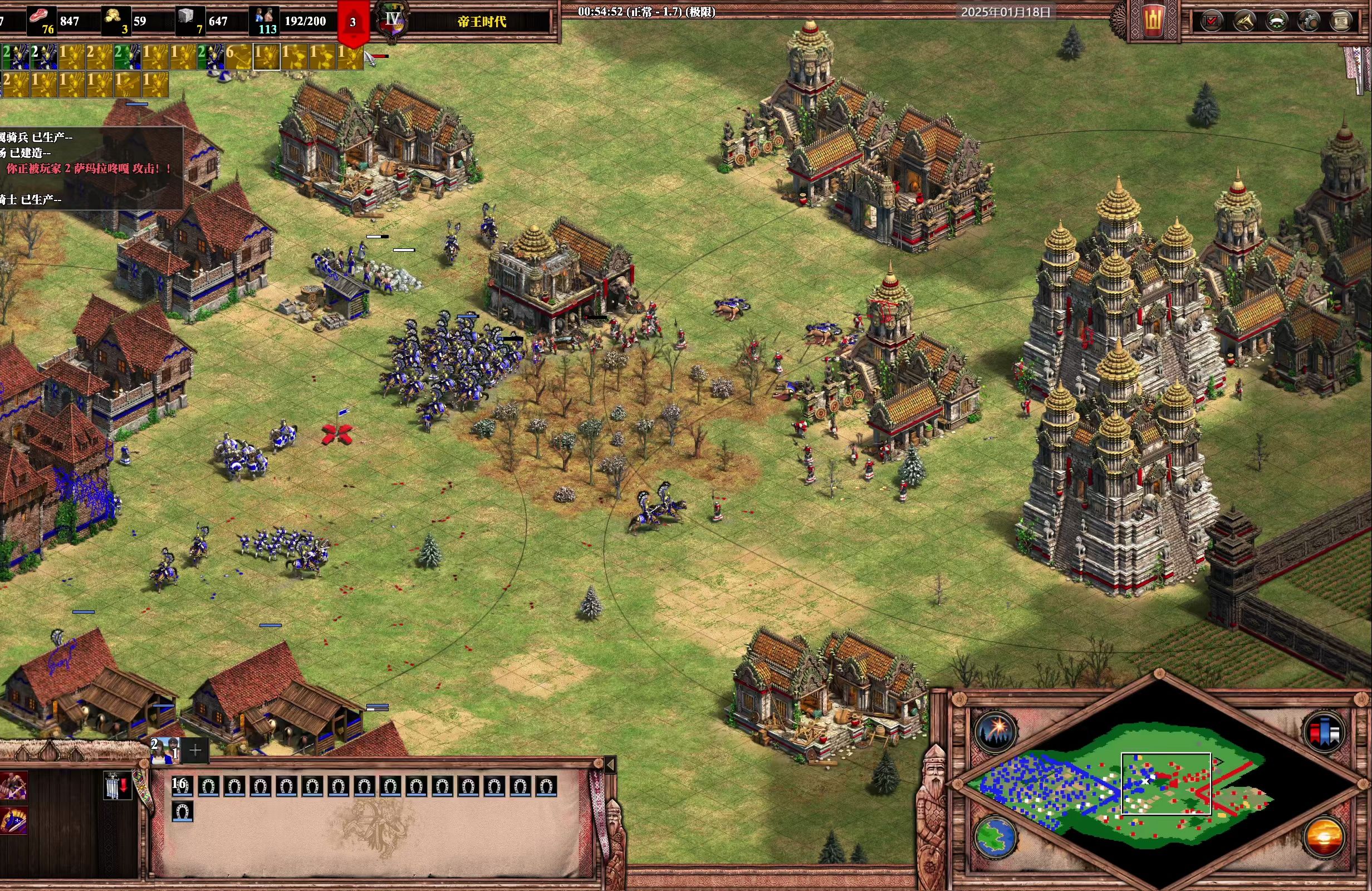Open the objectives checkmark button

pyautogui.click(x=1212, y=21)
